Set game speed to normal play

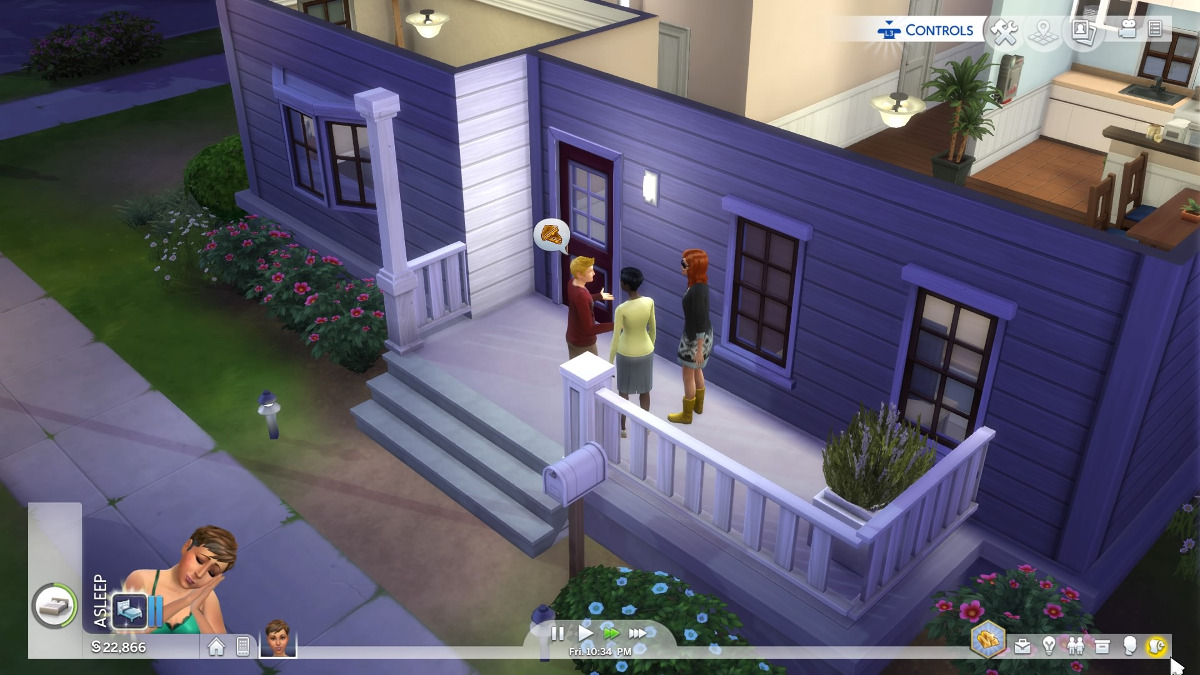(586, 633)
